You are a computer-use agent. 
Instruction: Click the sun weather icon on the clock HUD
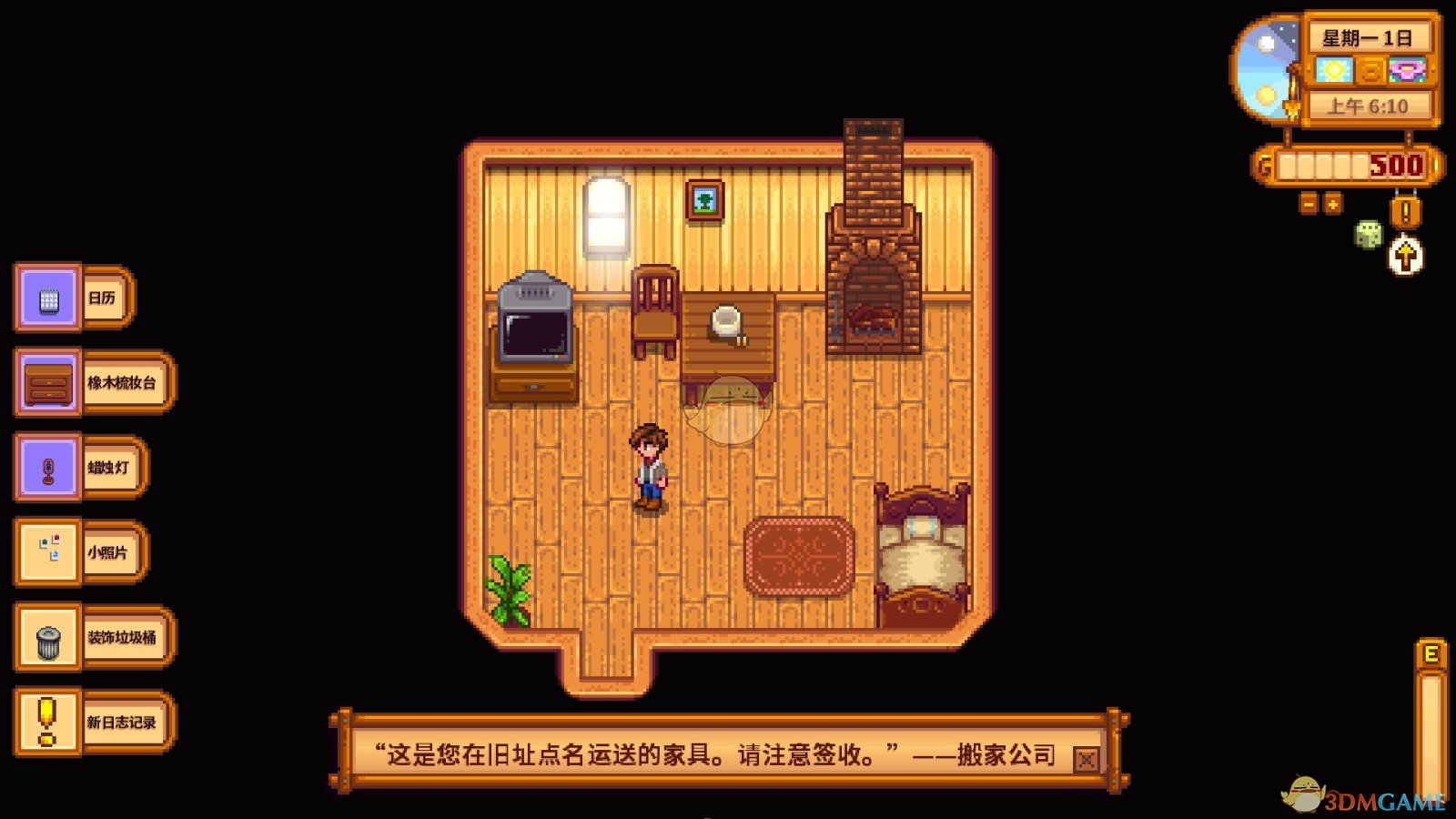coord(1333,68)
